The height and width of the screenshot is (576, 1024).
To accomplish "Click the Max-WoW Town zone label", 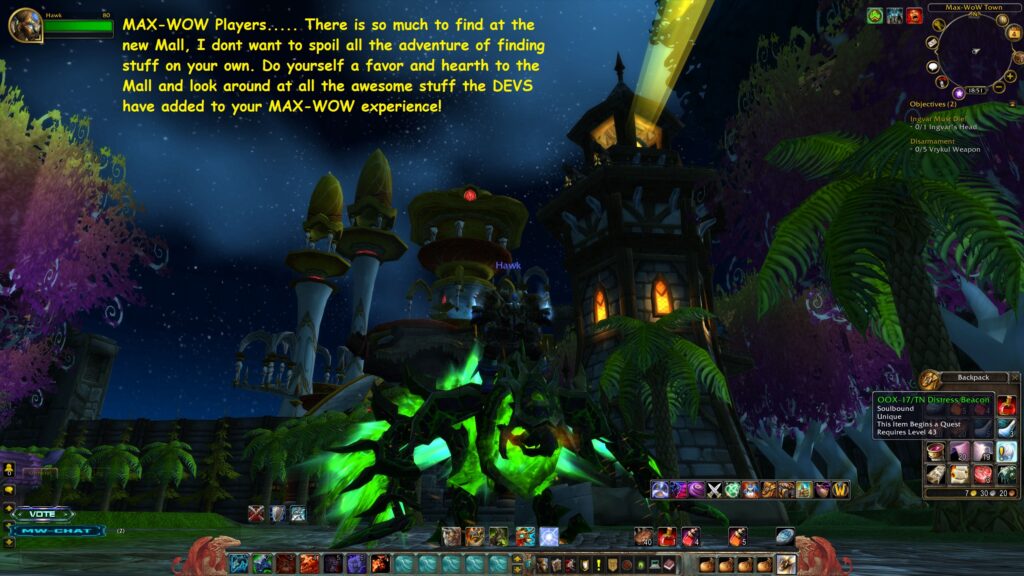I will 975,8.
